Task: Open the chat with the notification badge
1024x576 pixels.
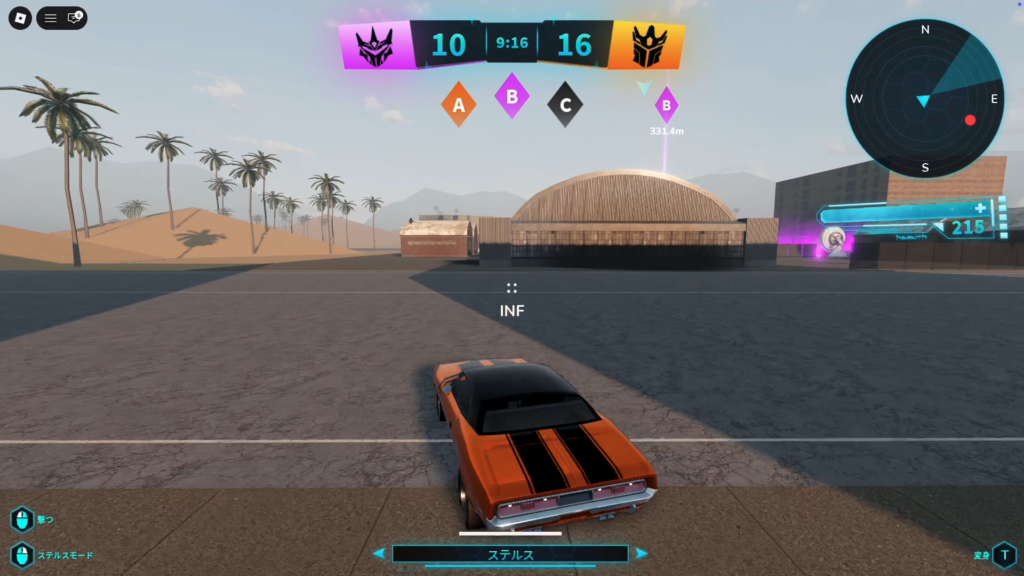Action: pos(74,18)
